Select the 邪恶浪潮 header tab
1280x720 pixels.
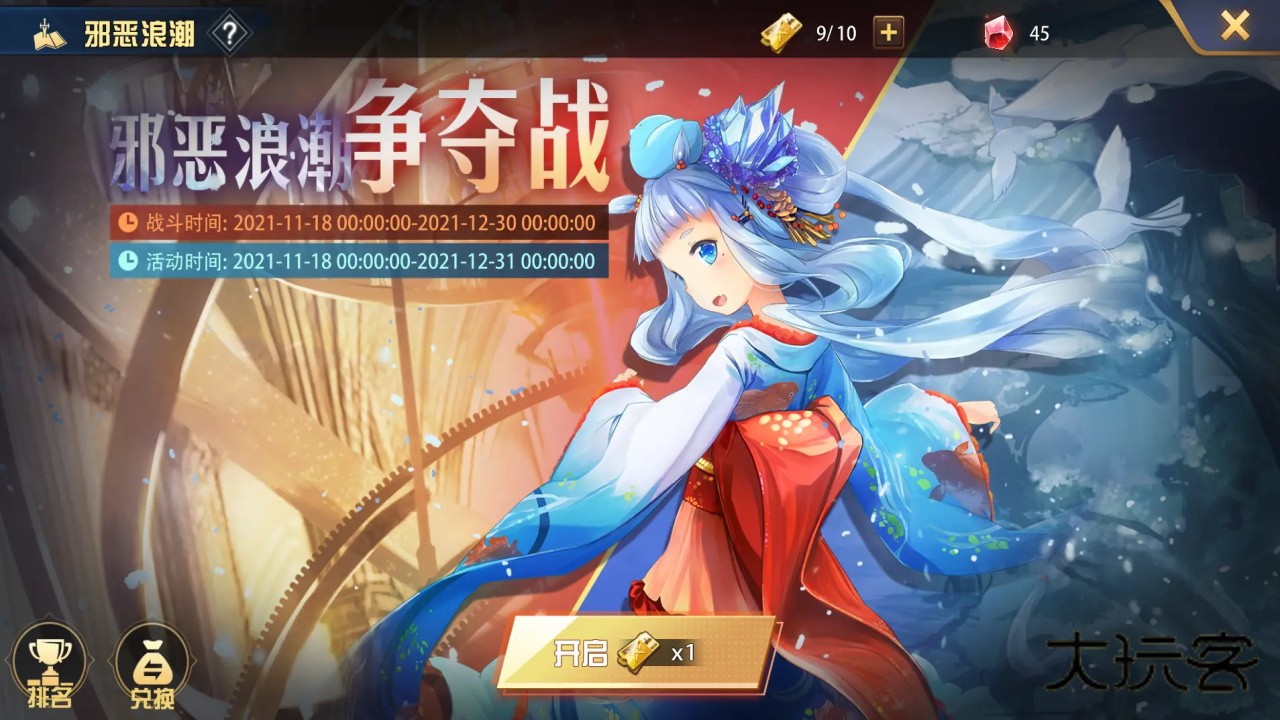tap(120, 30)
